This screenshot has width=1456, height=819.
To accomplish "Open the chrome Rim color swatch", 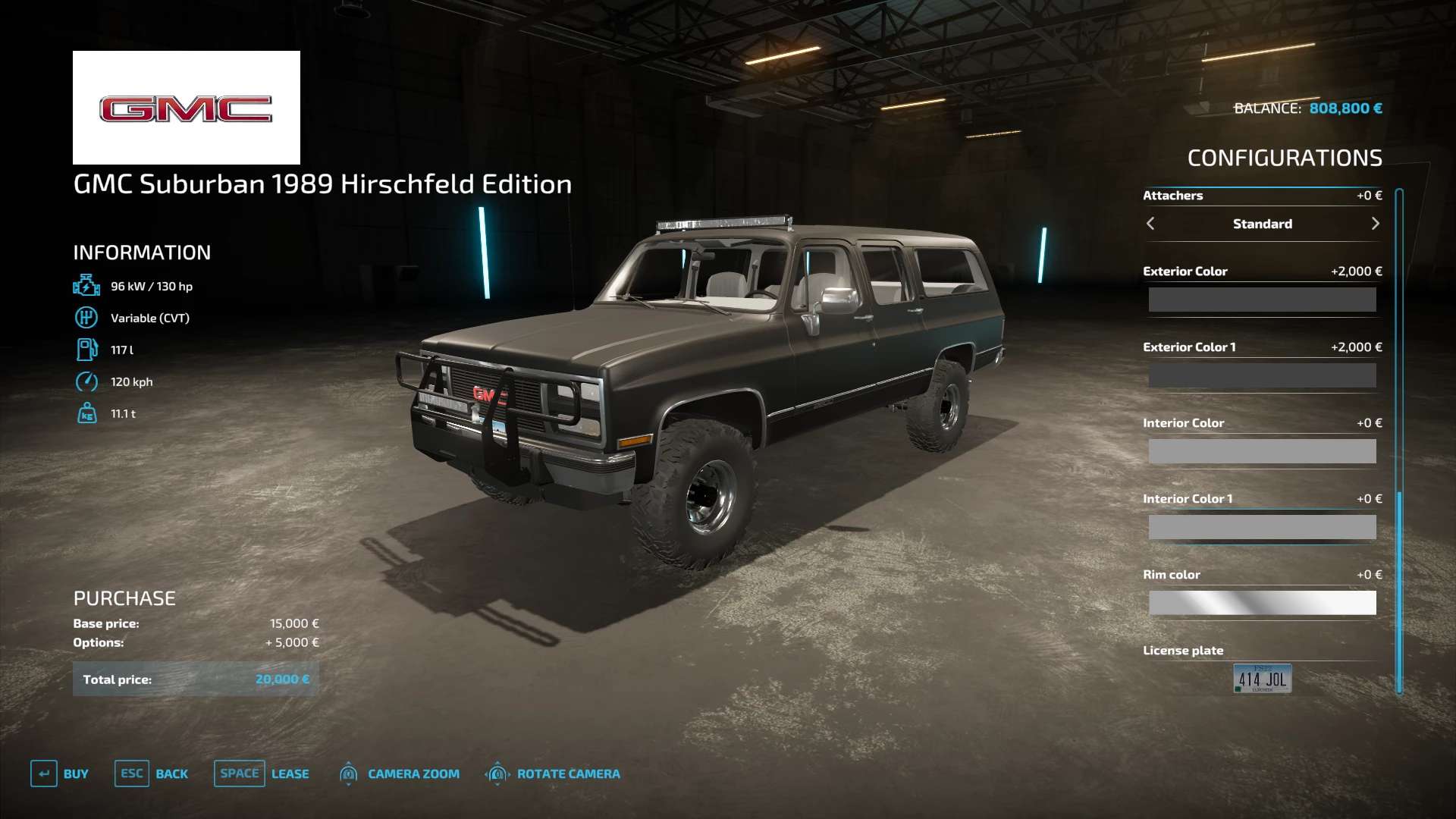I will pos(1262,603).
